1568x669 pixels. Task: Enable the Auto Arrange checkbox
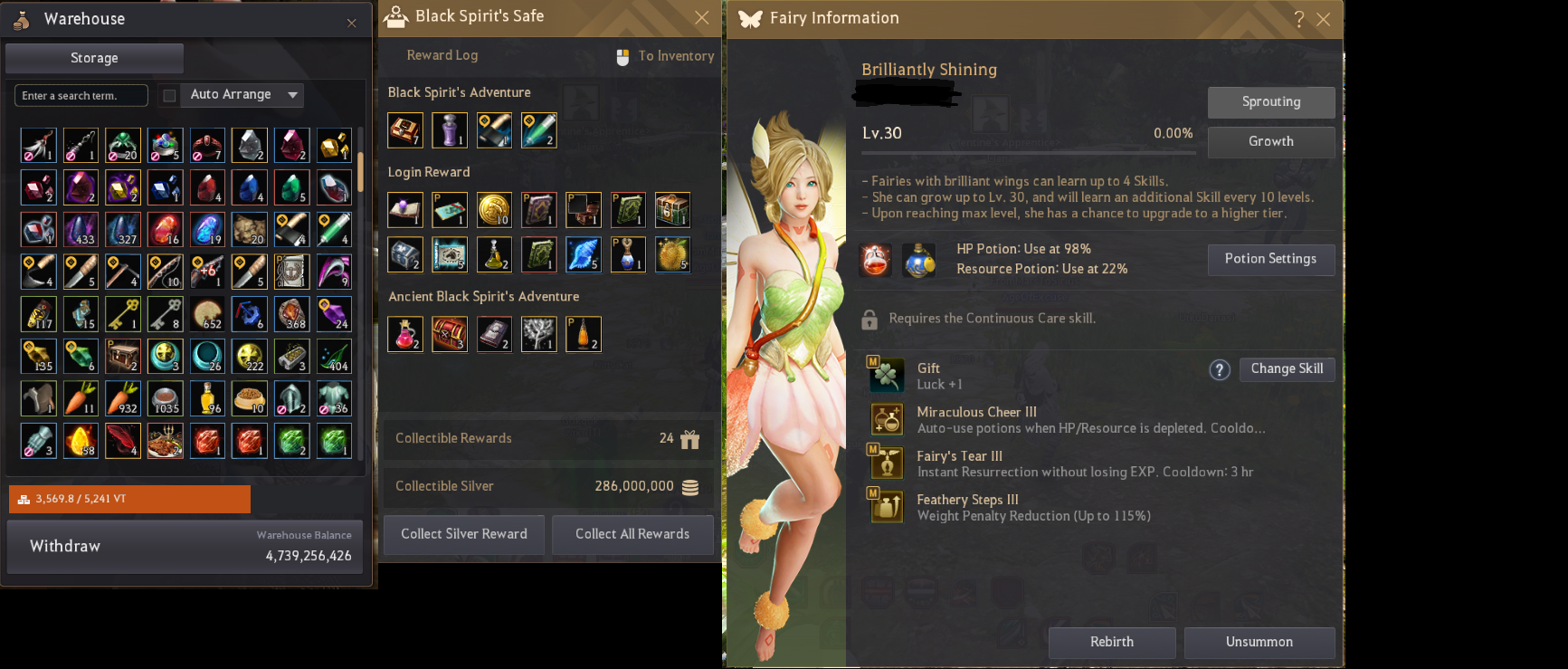169,94
